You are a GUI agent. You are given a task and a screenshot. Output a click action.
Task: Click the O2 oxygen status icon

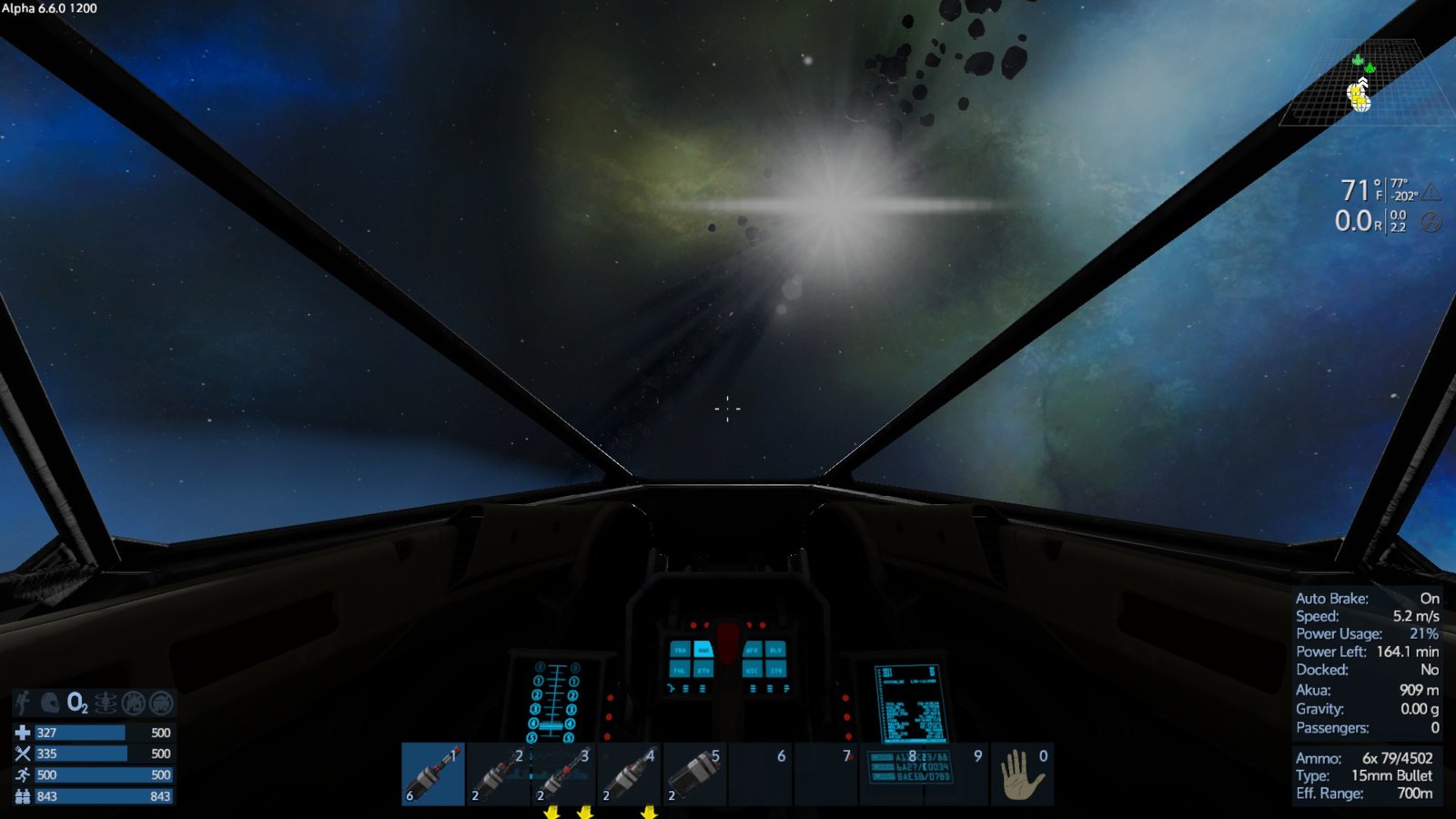77,703
